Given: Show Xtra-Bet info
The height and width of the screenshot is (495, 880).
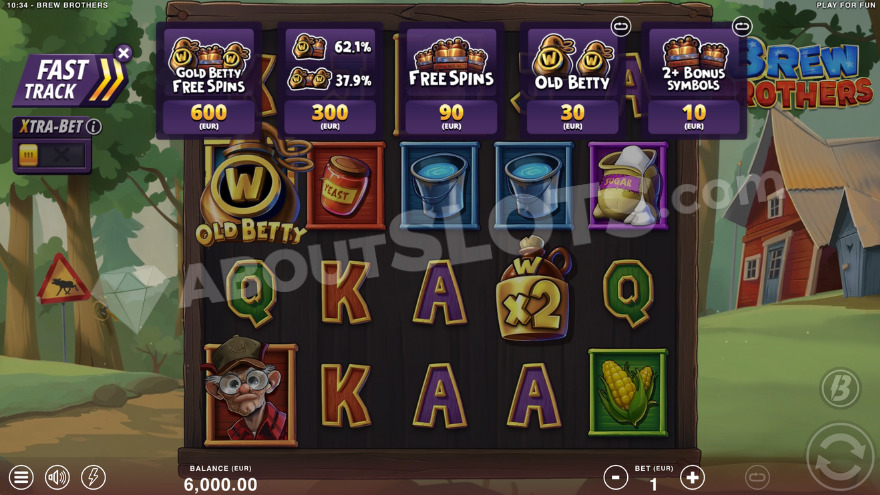Looking at the screenshot, I should tap(94, 127).
